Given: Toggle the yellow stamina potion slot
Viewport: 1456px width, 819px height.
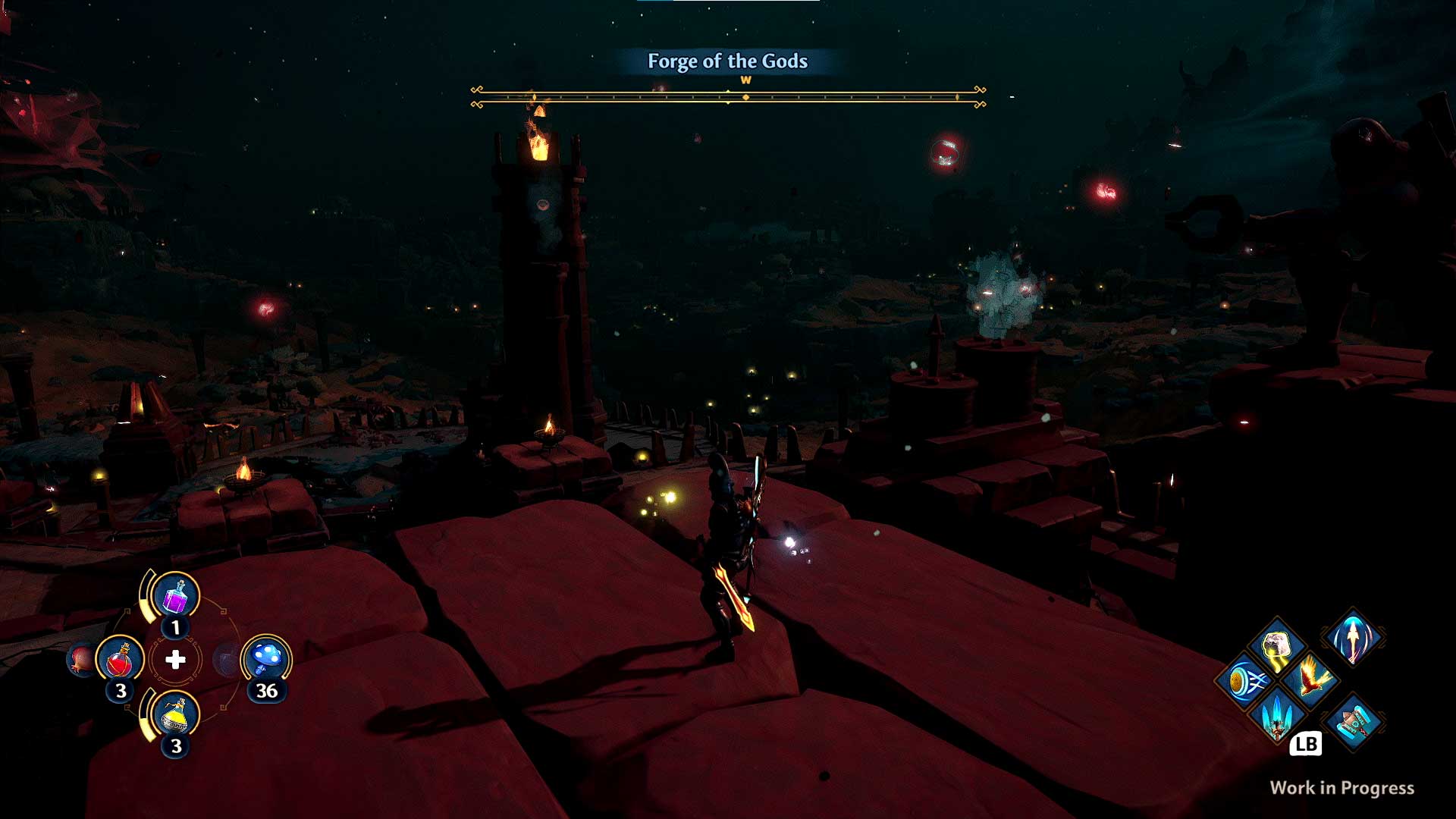Looking at the screenshot, I should point(175,715).
